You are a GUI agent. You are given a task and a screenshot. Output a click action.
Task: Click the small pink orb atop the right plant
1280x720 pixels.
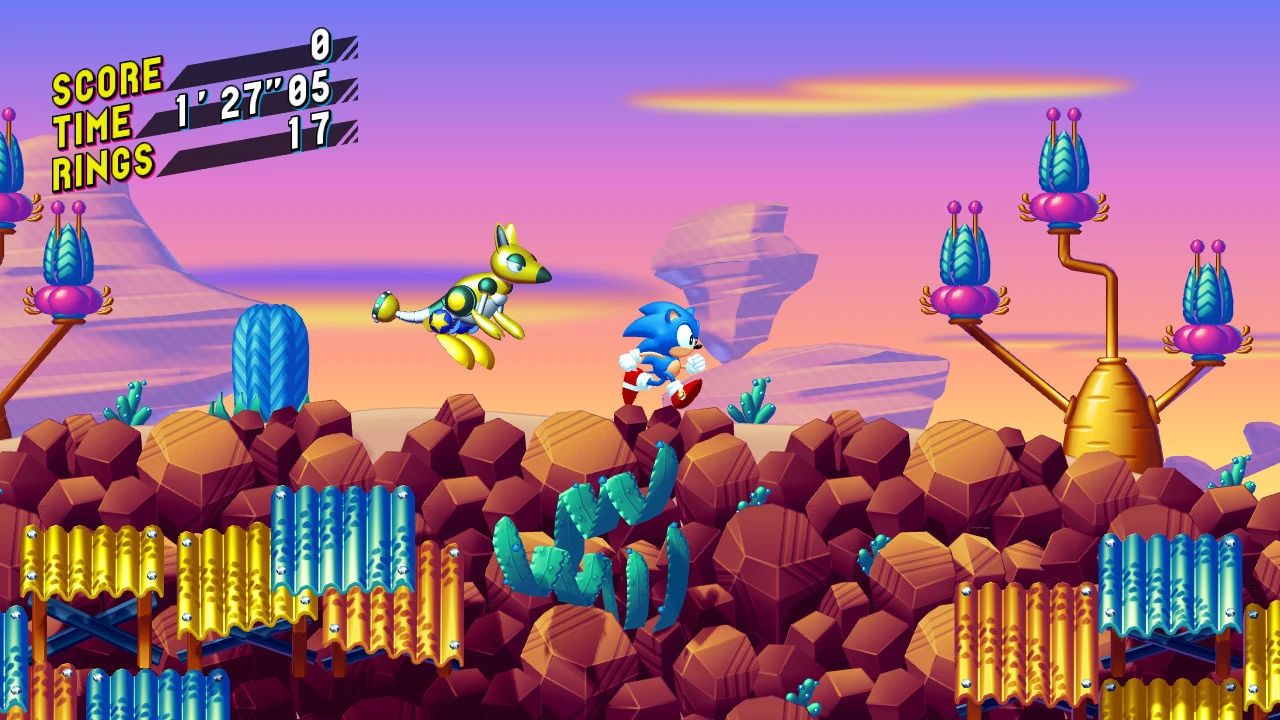click(1200, 248)
